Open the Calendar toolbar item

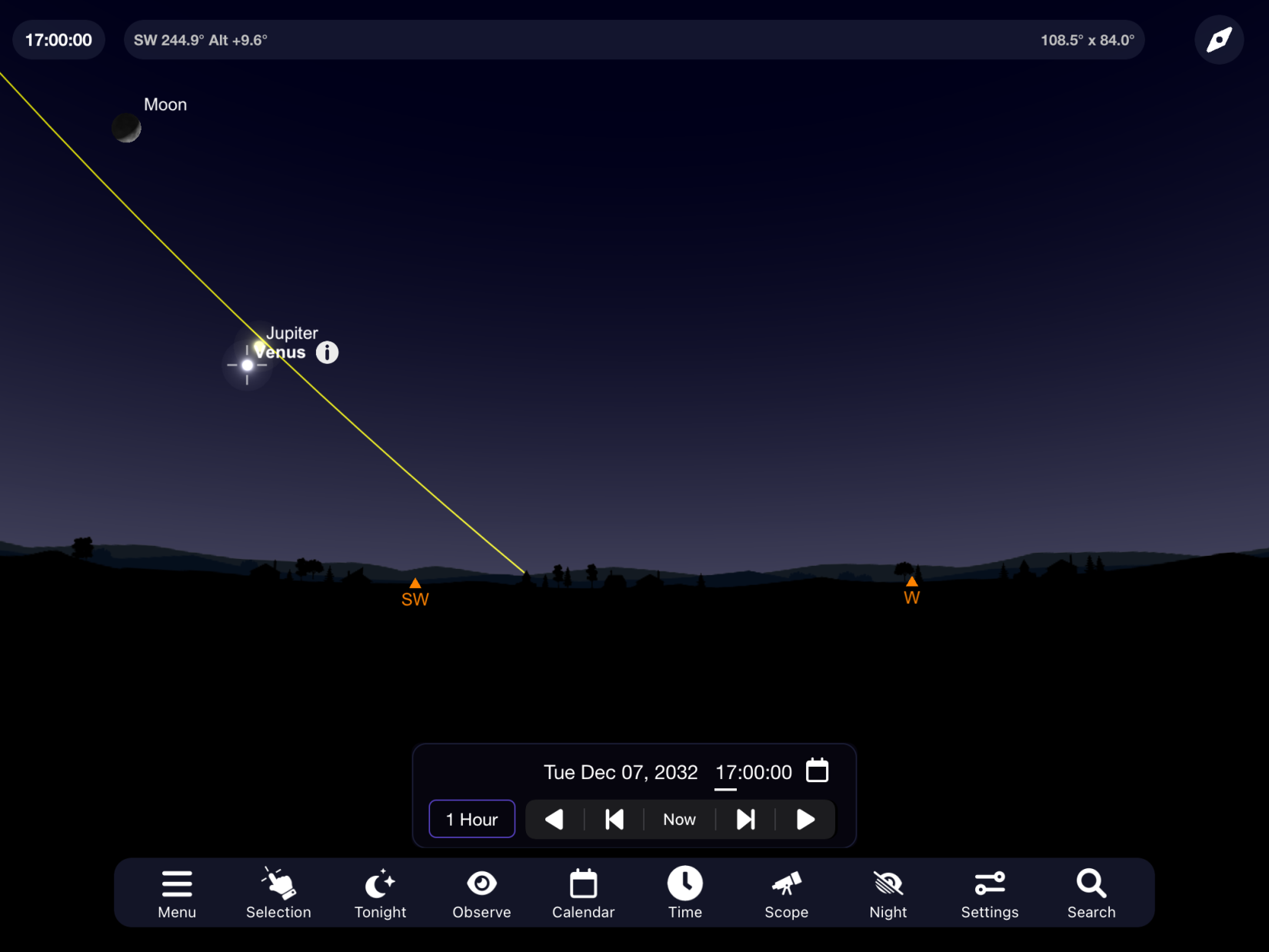coord(583,893)
